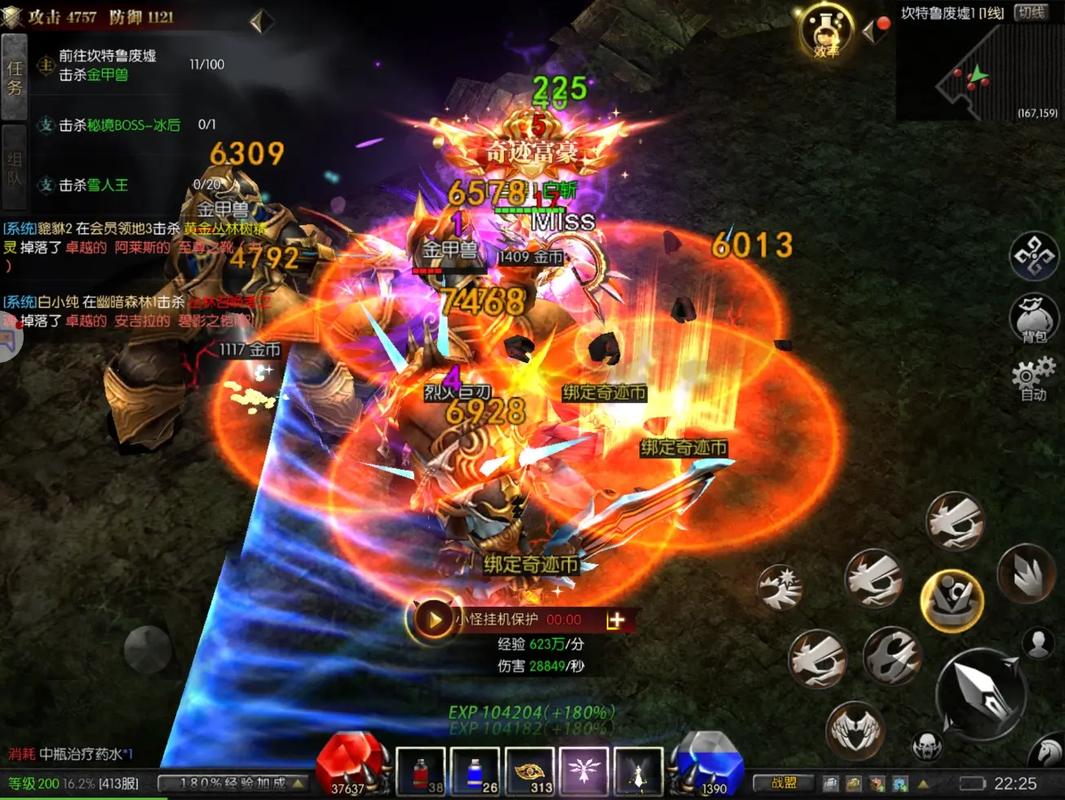Click the 小怪挂机保护 play button

tap(434, 620)
